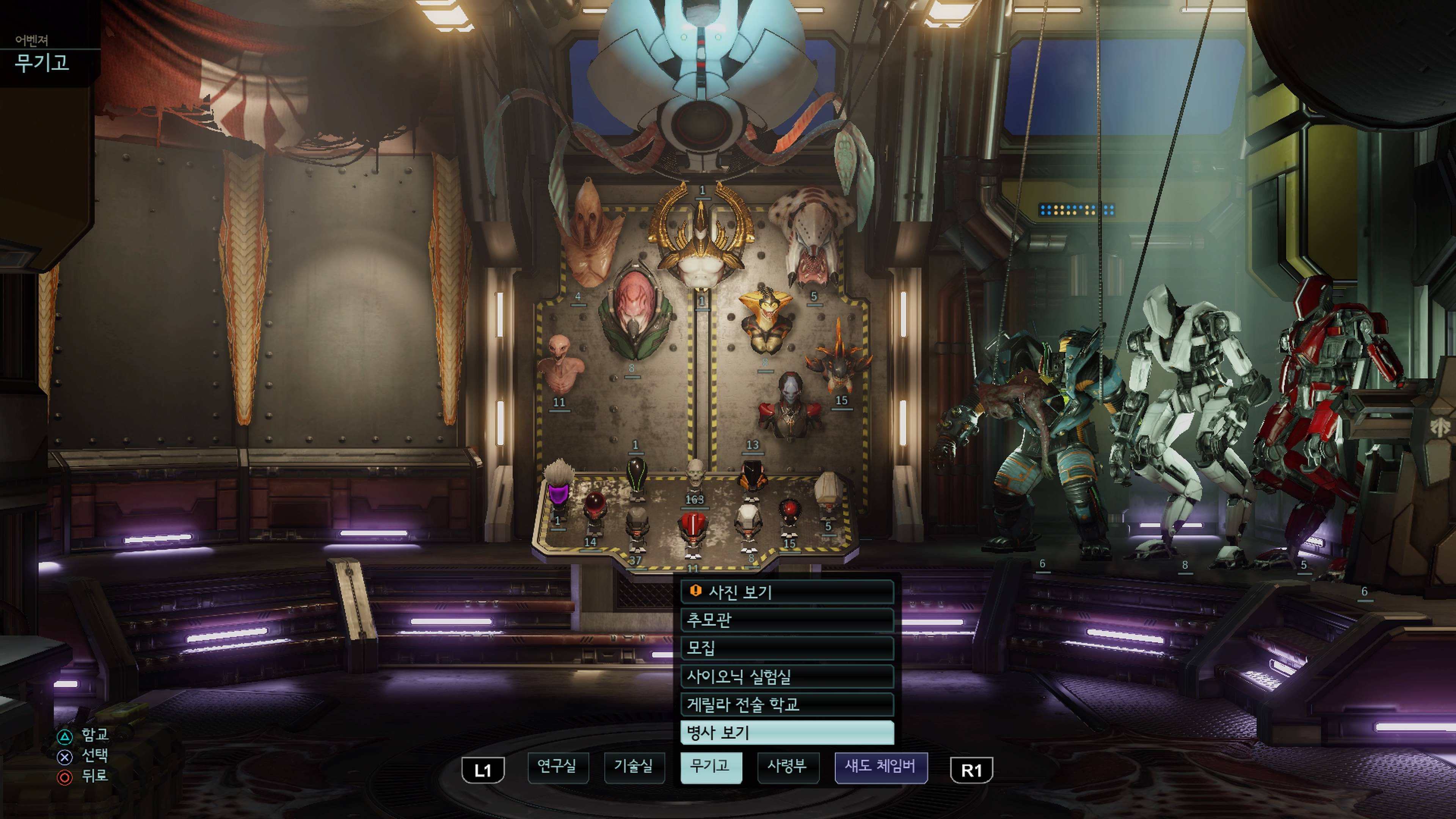Image resolution: width=1456 pixels, height=819 pixels.
Task: Switch to the 연구실 tab
Action: [x=557, y=767]
